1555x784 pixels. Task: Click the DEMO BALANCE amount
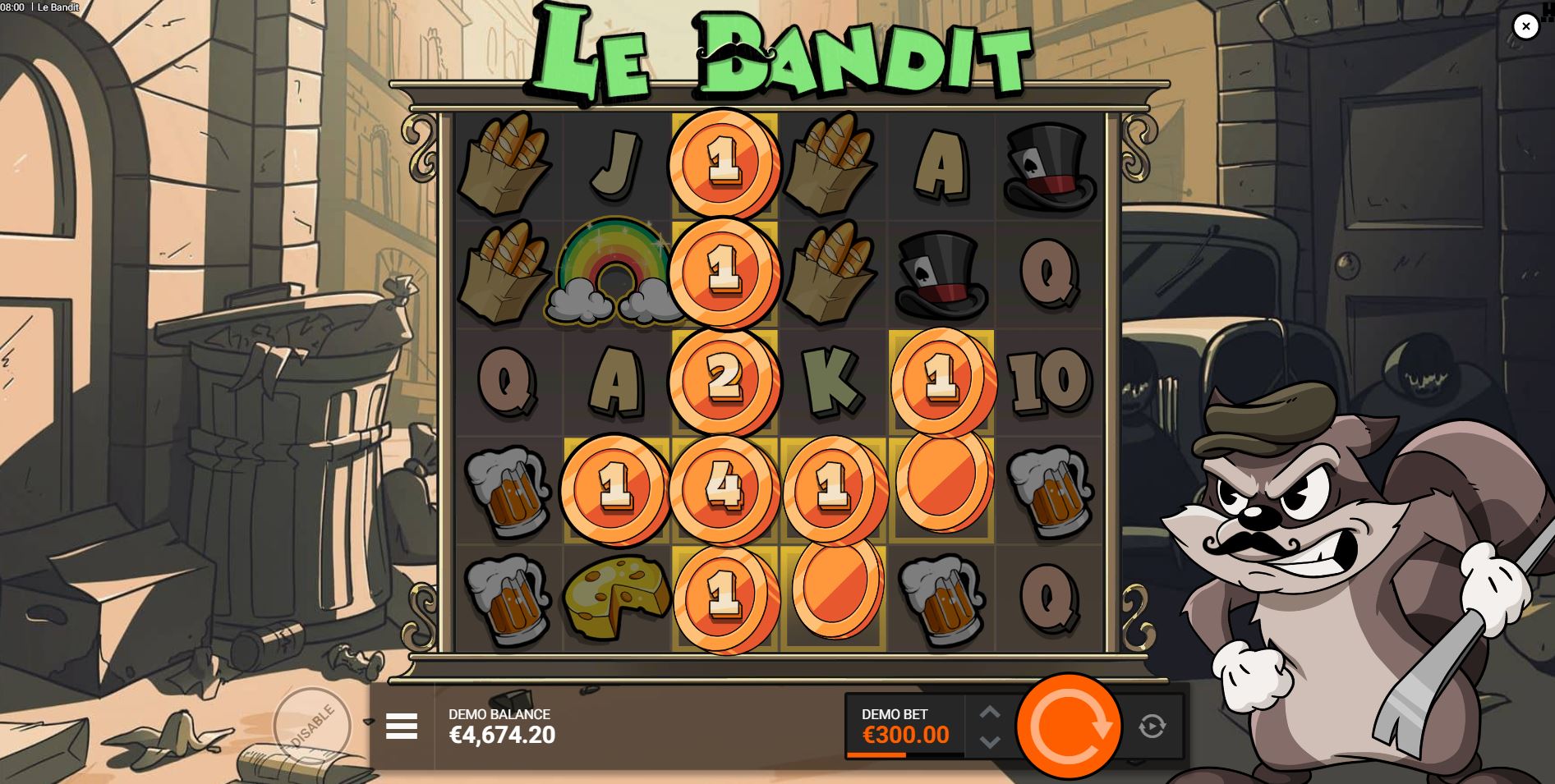[502, 736]
